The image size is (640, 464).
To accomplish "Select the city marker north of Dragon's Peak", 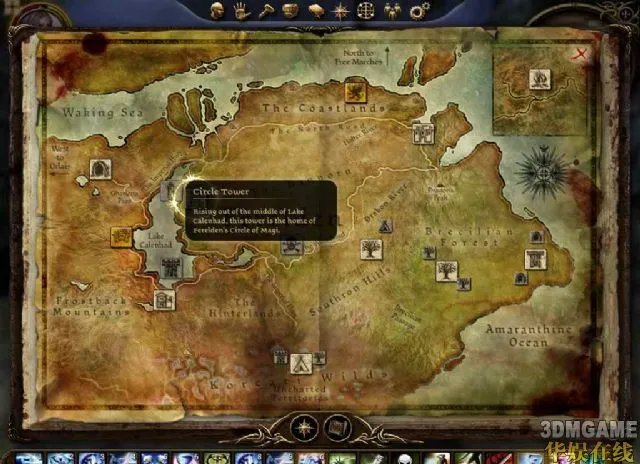I will pos(423,133).
